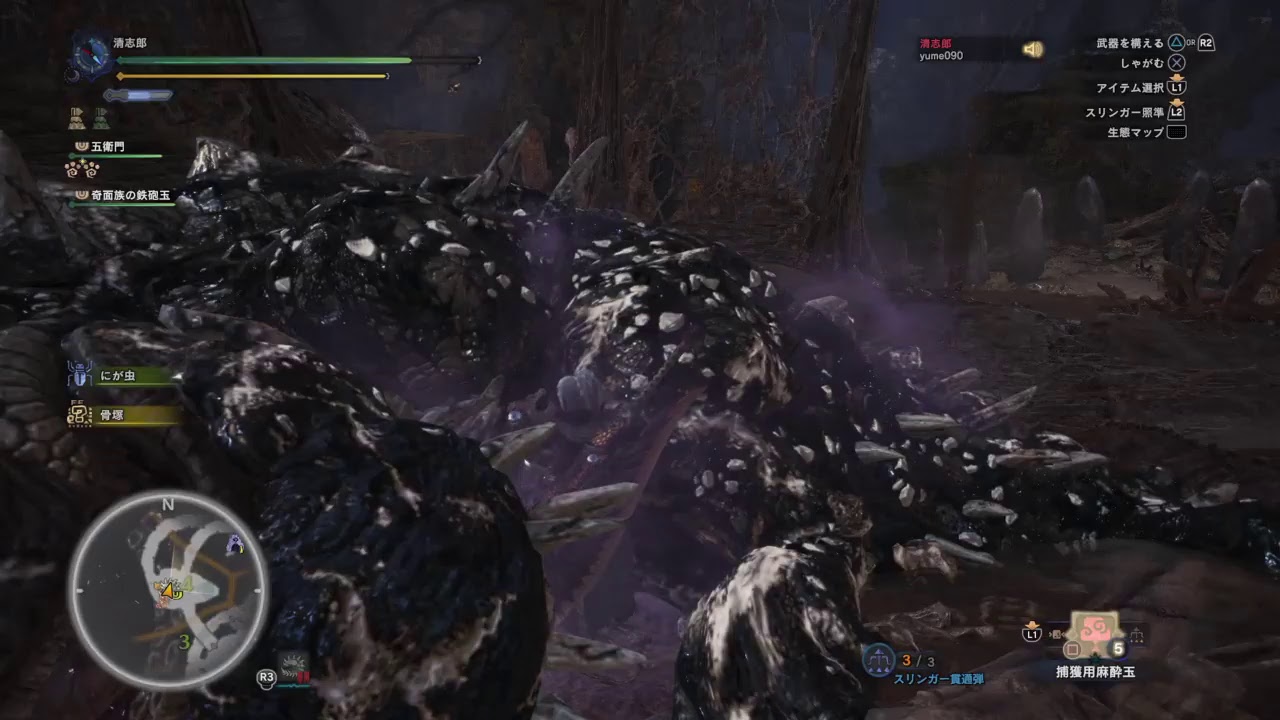This screenshot has height=720, width=1280.
Task: Click the L1 button prompt above the item bar
Action: (x=1029, y=634)
